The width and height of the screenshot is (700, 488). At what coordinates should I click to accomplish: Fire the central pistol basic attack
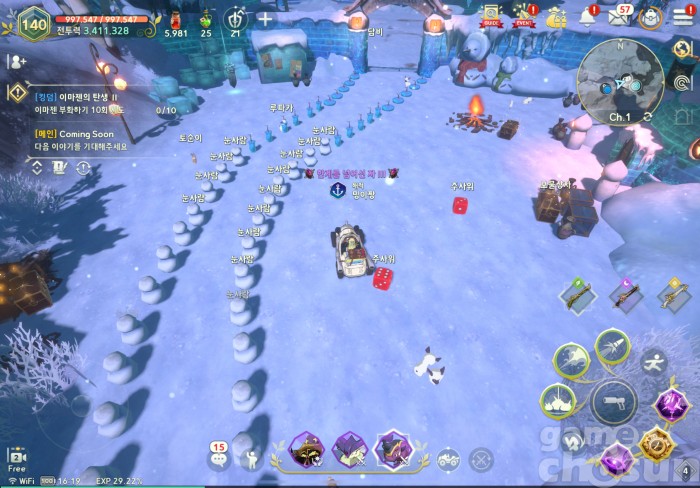pos(613,402)
